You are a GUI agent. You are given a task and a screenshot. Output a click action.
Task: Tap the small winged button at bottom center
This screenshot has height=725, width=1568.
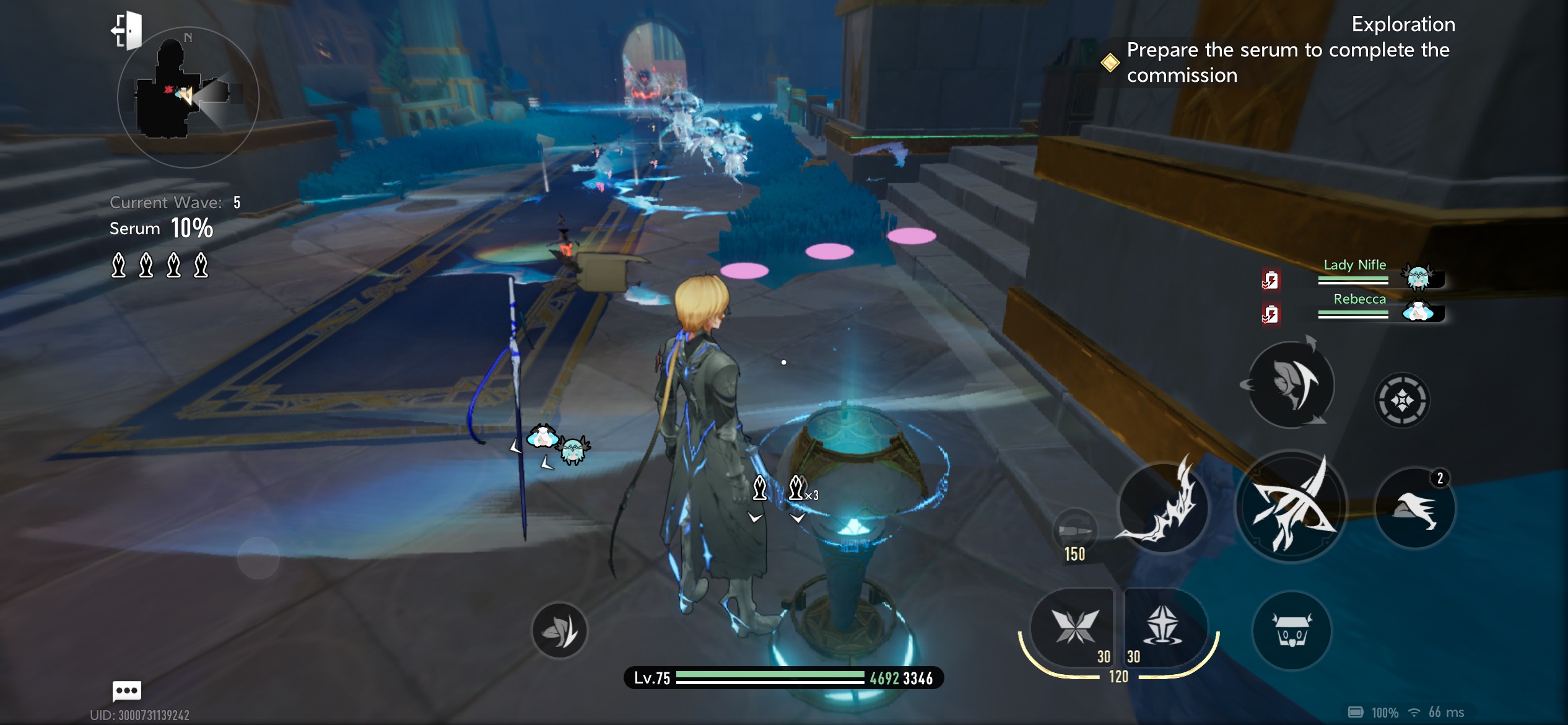[x=559, y=631]
